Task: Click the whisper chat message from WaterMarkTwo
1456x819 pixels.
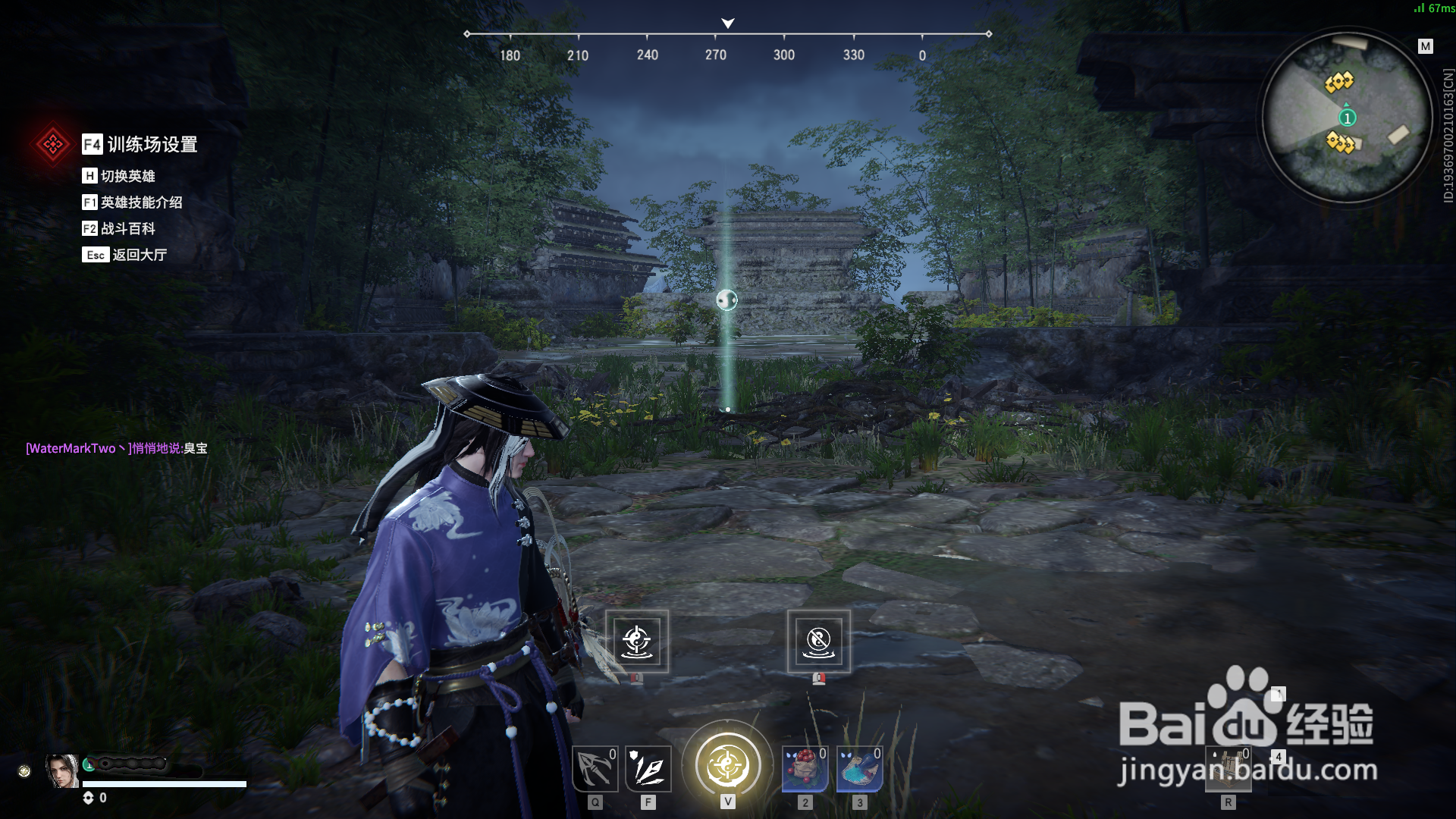Action: (117, 448)
